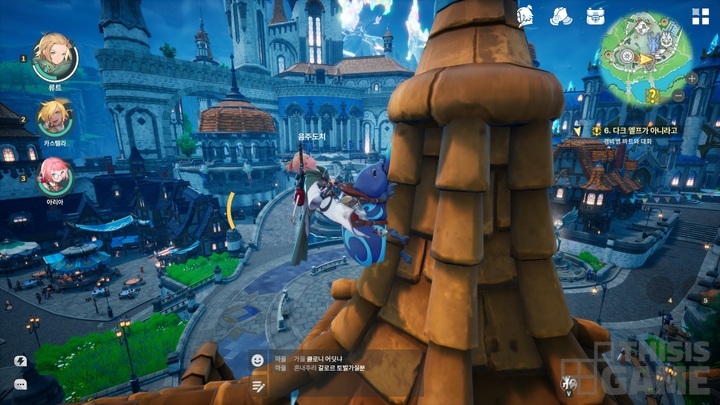Open the chat message list icon
Image resolution: width=720 pixels, height=405 pixels.
click(x=258, y=384)
